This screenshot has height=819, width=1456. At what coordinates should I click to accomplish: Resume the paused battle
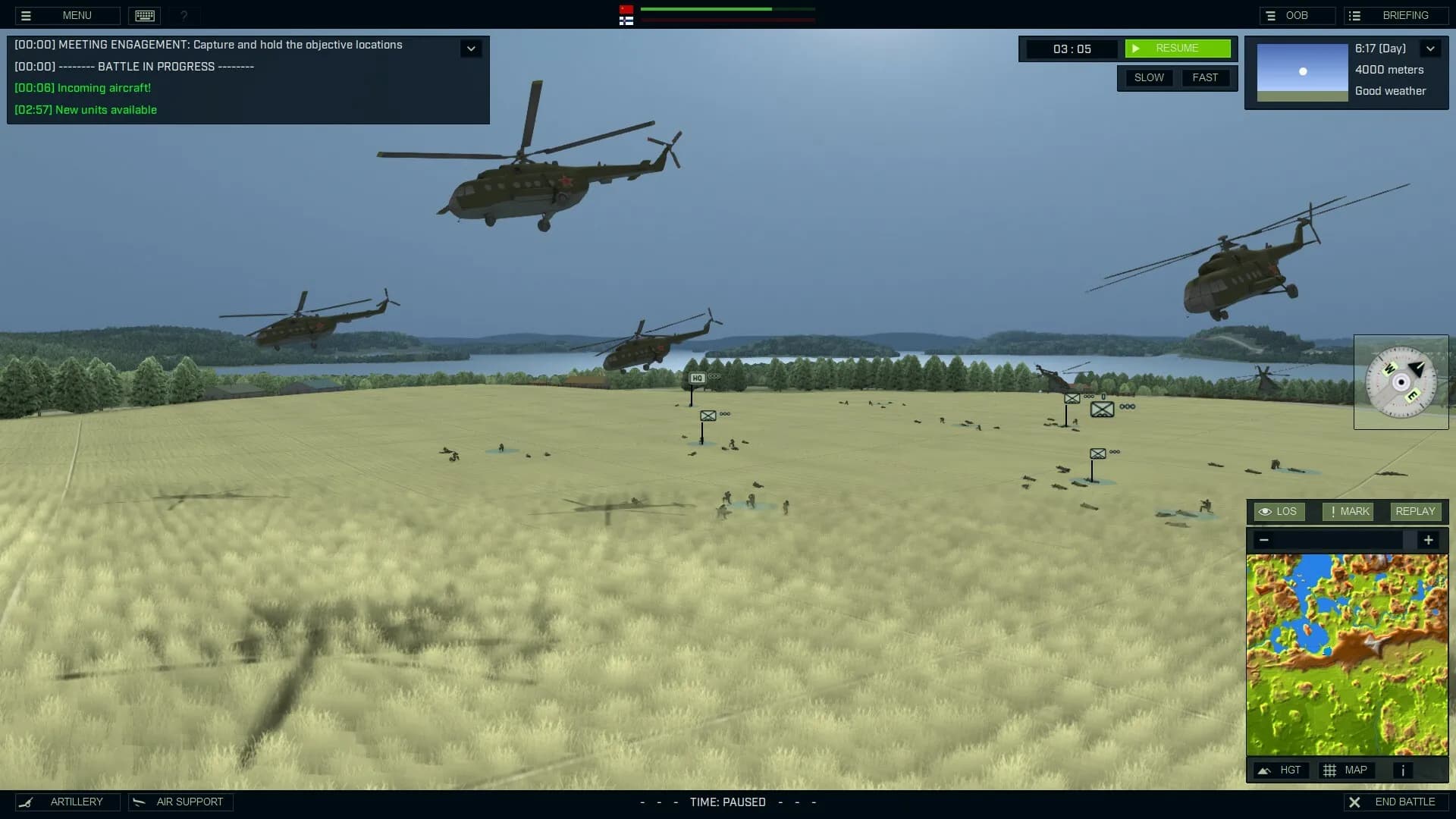1177,49
